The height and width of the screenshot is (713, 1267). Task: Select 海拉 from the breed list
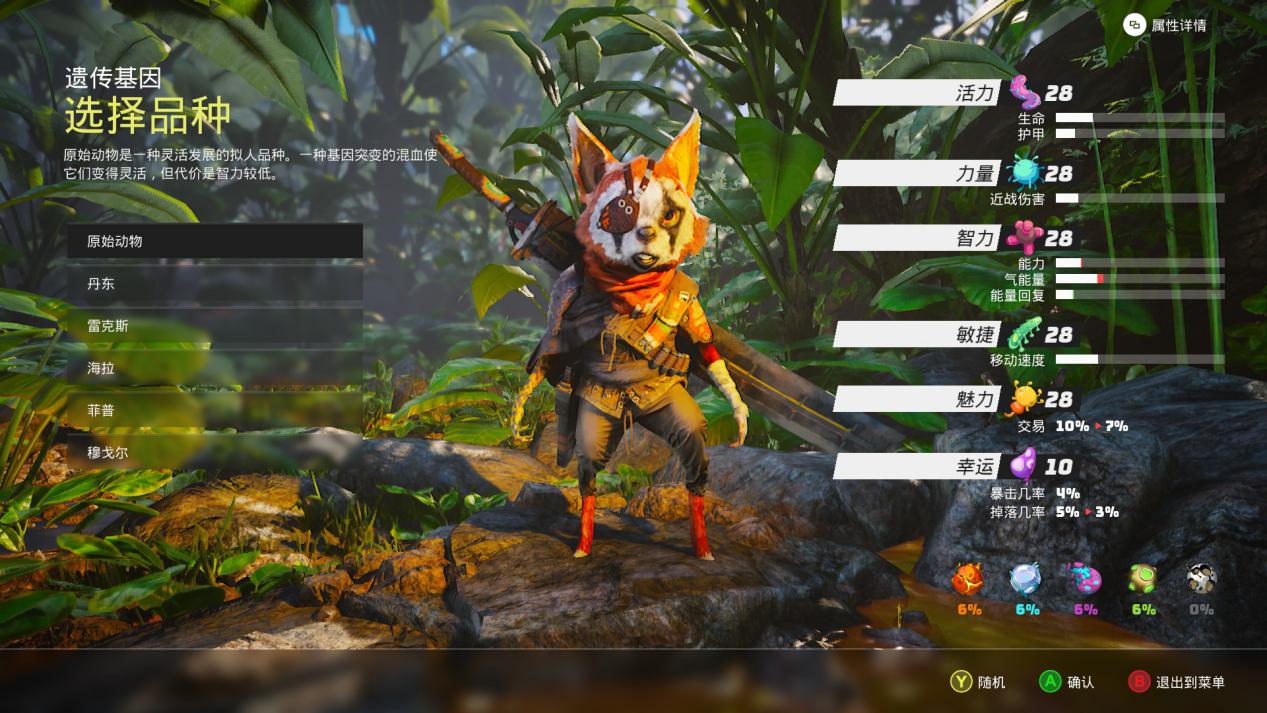(x=215, y=368)
